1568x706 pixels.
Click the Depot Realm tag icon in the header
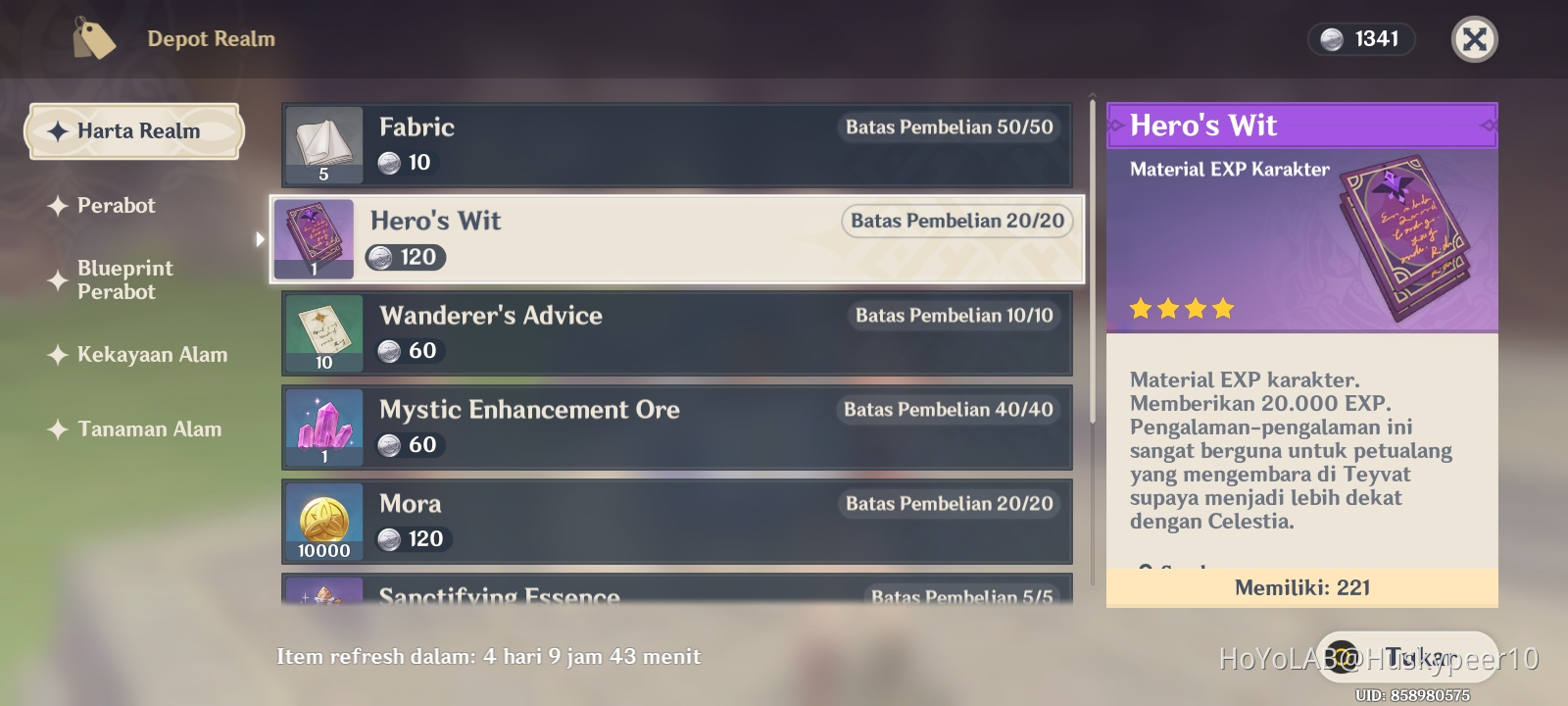tap(93, 39)
